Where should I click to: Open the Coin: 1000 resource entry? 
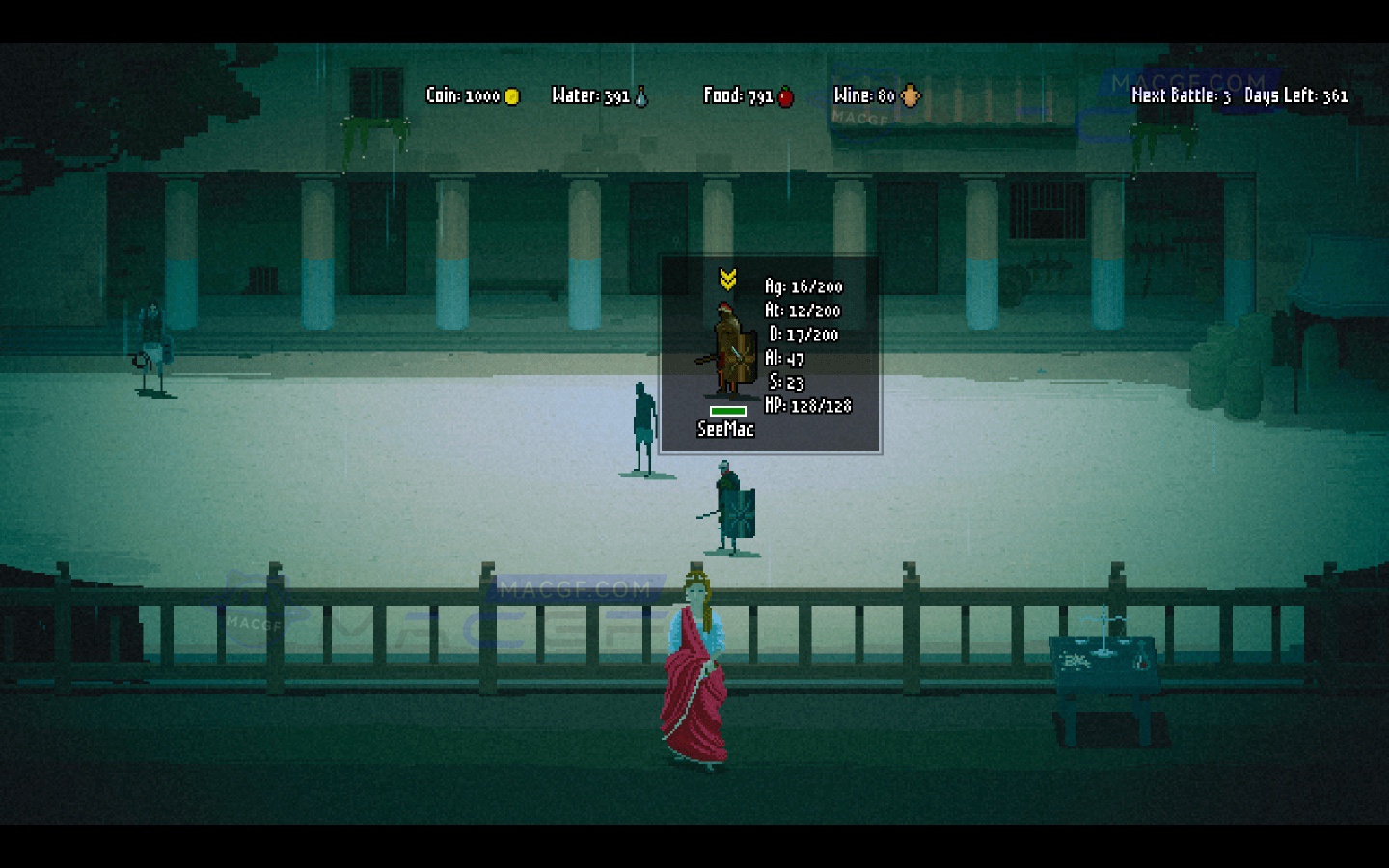click(x=463, y=96)
